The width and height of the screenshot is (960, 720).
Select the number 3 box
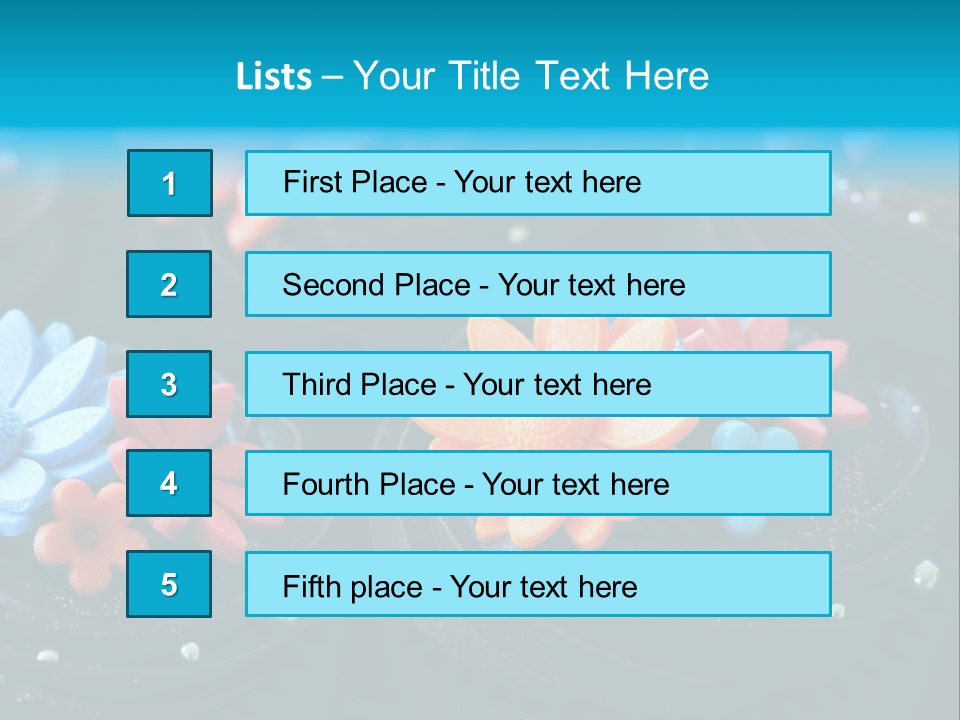tap(169, 384)
